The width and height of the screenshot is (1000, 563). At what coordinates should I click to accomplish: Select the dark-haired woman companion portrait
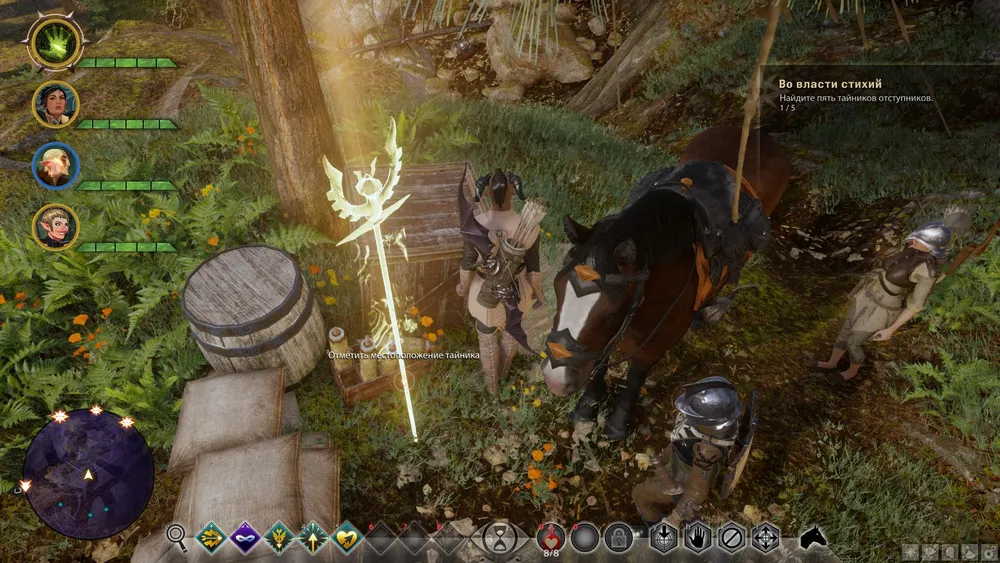(55, 104)
